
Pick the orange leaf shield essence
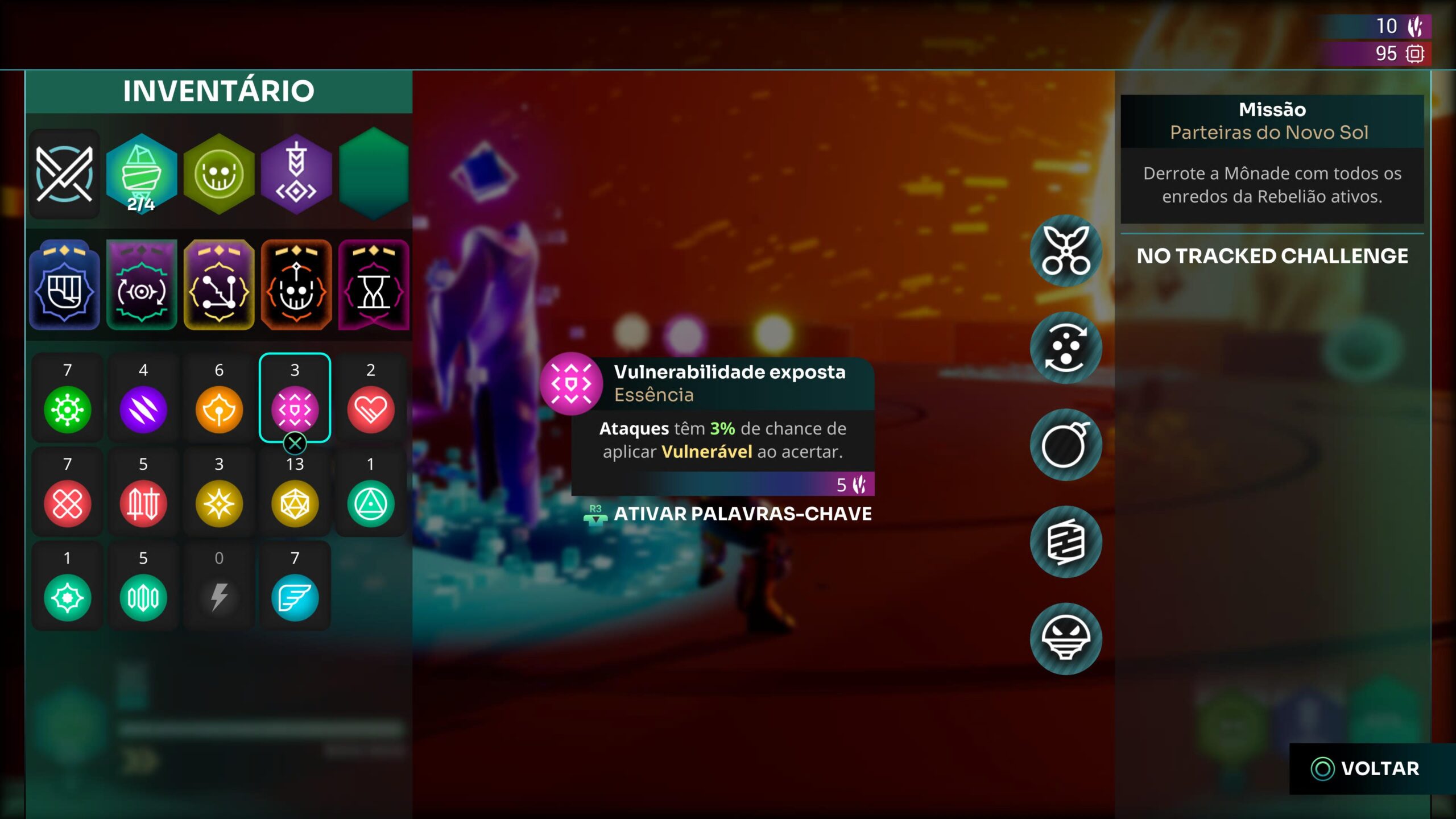click(x=219, y=408)
